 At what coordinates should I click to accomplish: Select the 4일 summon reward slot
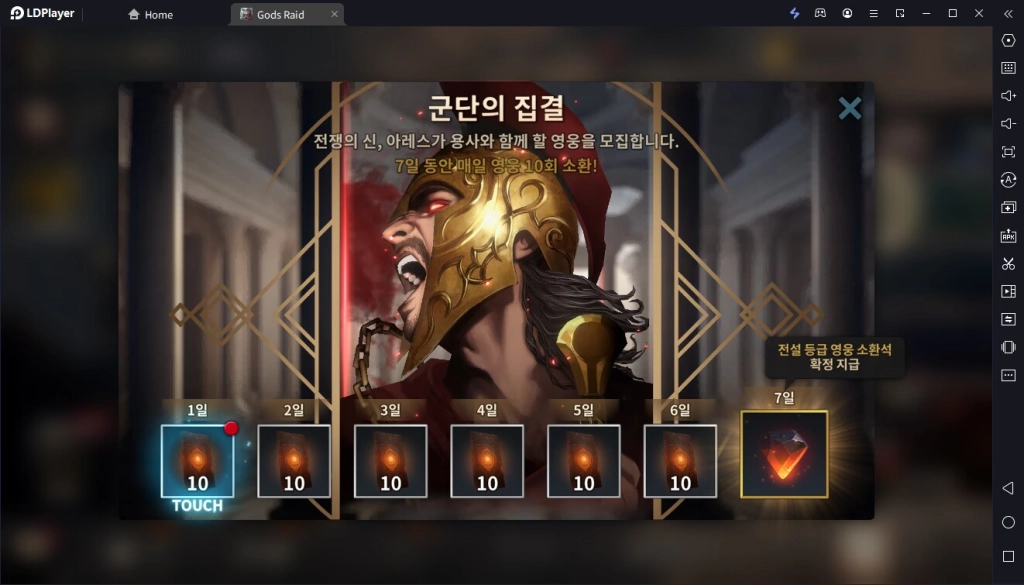point(487,461)
